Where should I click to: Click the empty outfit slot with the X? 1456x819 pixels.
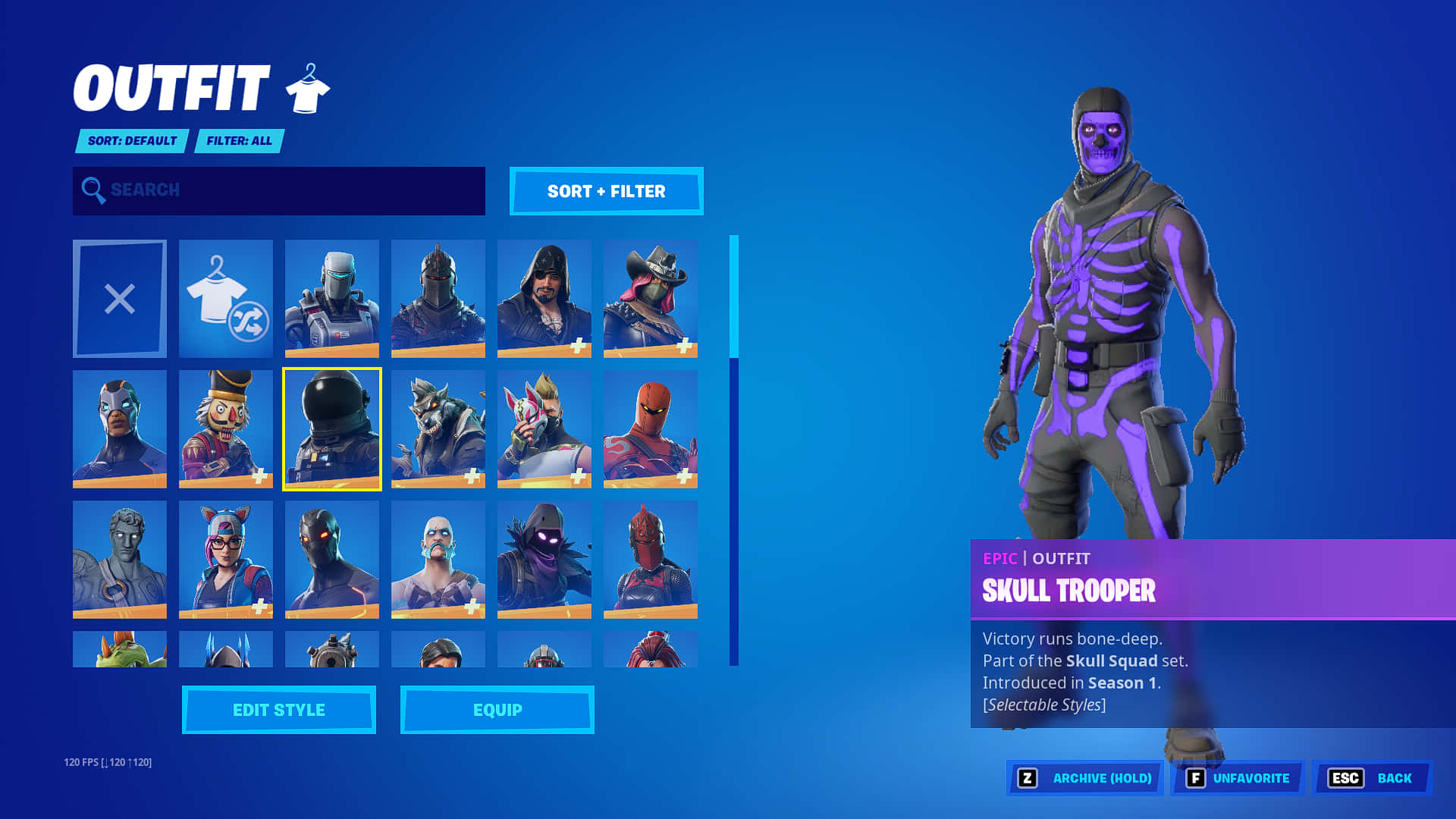click(x=119, y=298)
